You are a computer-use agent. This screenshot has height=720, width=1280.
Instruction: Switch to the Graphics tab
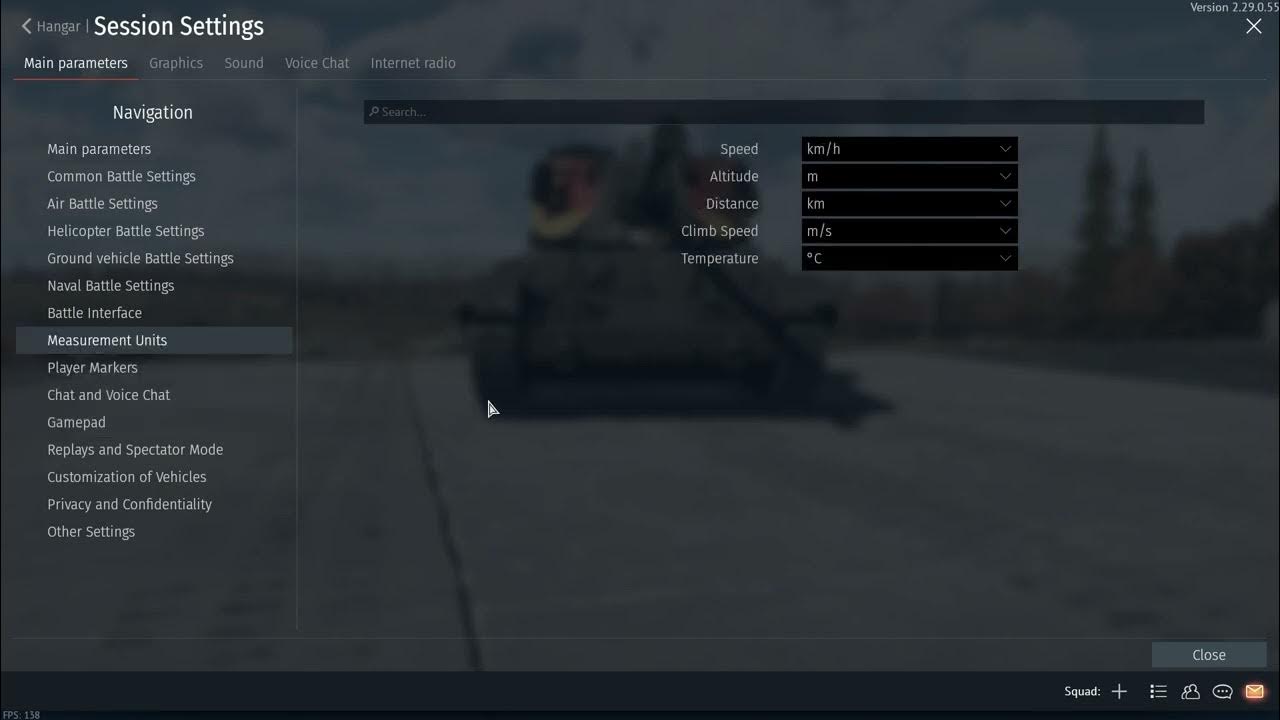[176, 62]
